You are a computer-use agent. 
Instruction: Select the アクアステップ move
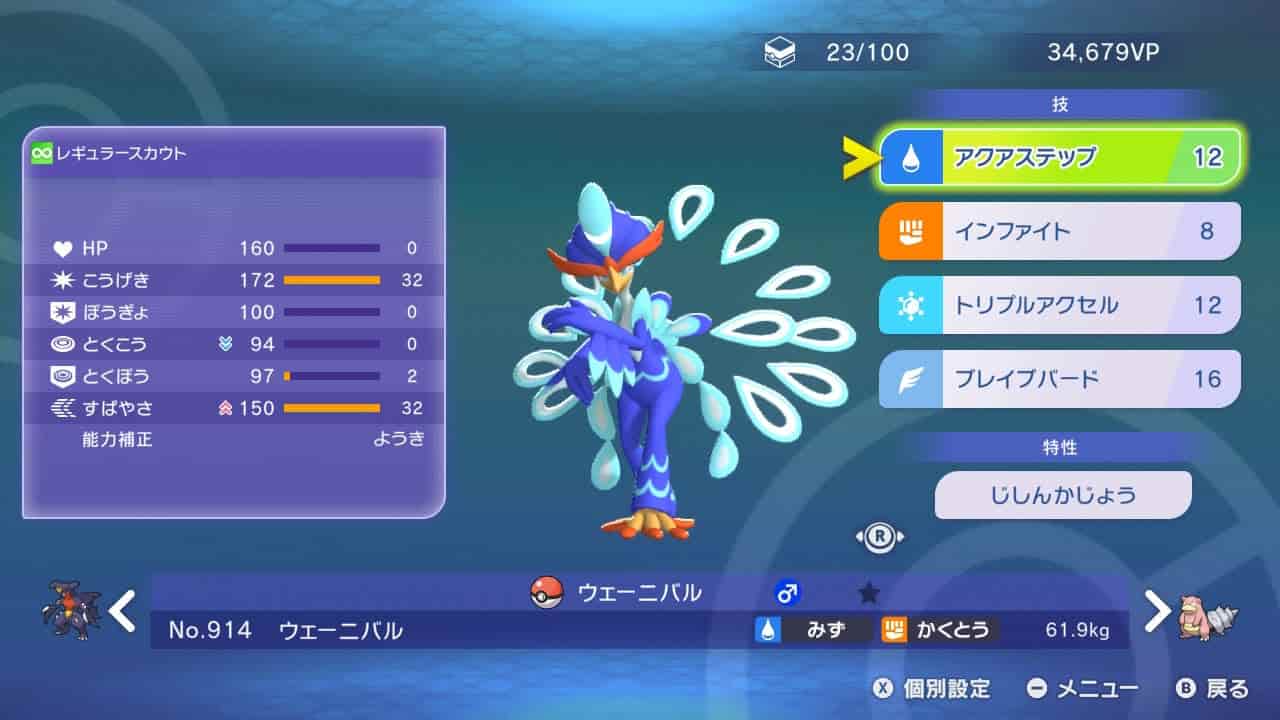point(1059,157)
